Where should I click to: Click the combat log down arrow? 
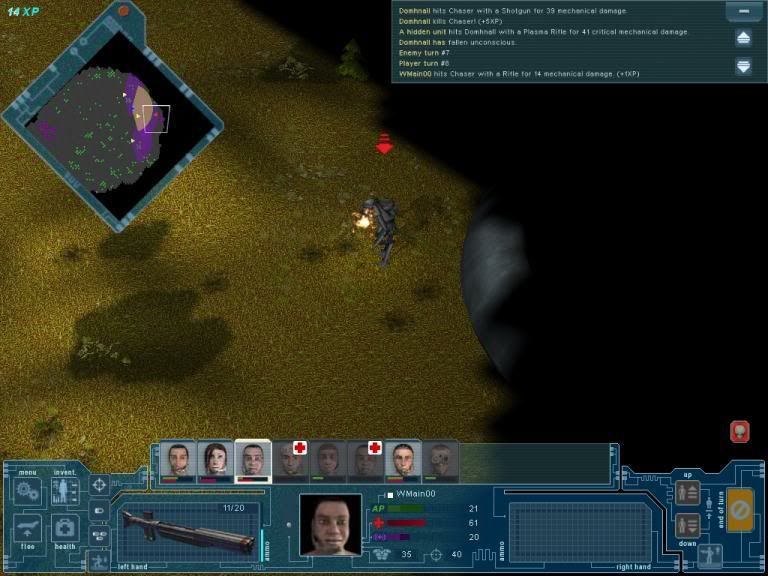(x=743, y=66)
